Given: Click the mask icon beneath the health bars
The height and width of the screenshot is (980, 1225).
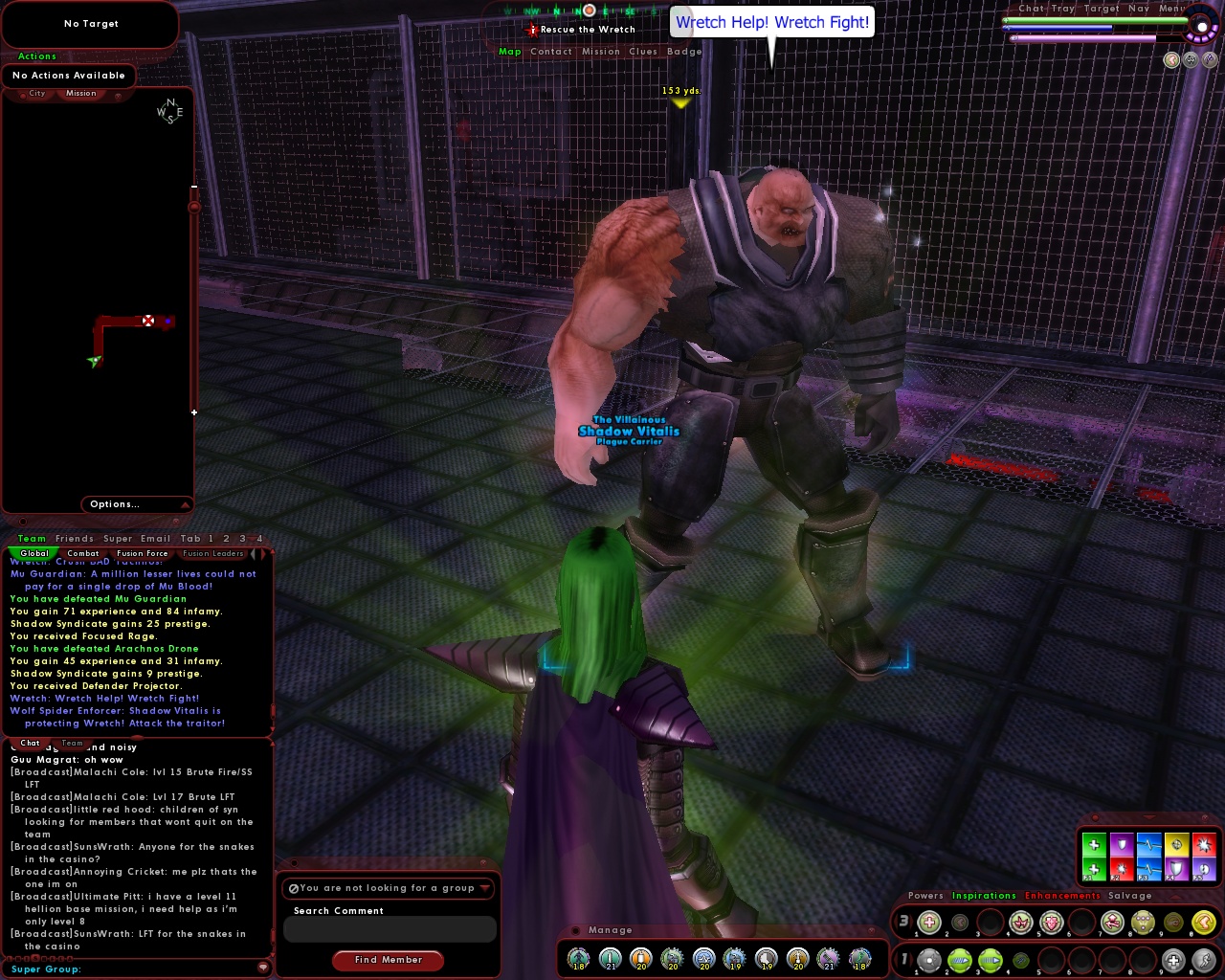Looking at the screenshot, I should point(1191,59).
